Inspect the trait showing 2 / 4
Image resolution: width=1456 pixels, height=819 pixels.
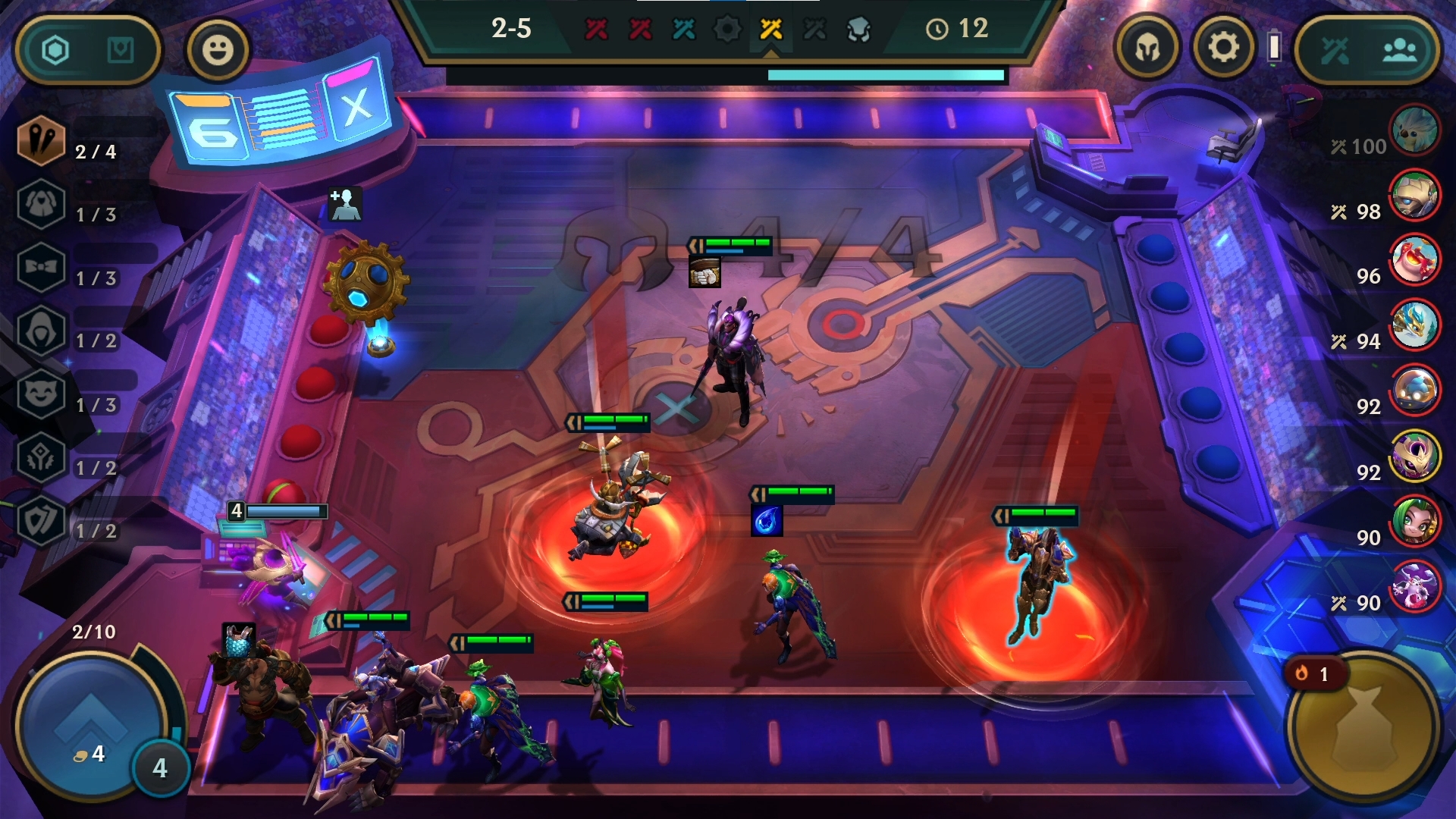click(42, 141)
